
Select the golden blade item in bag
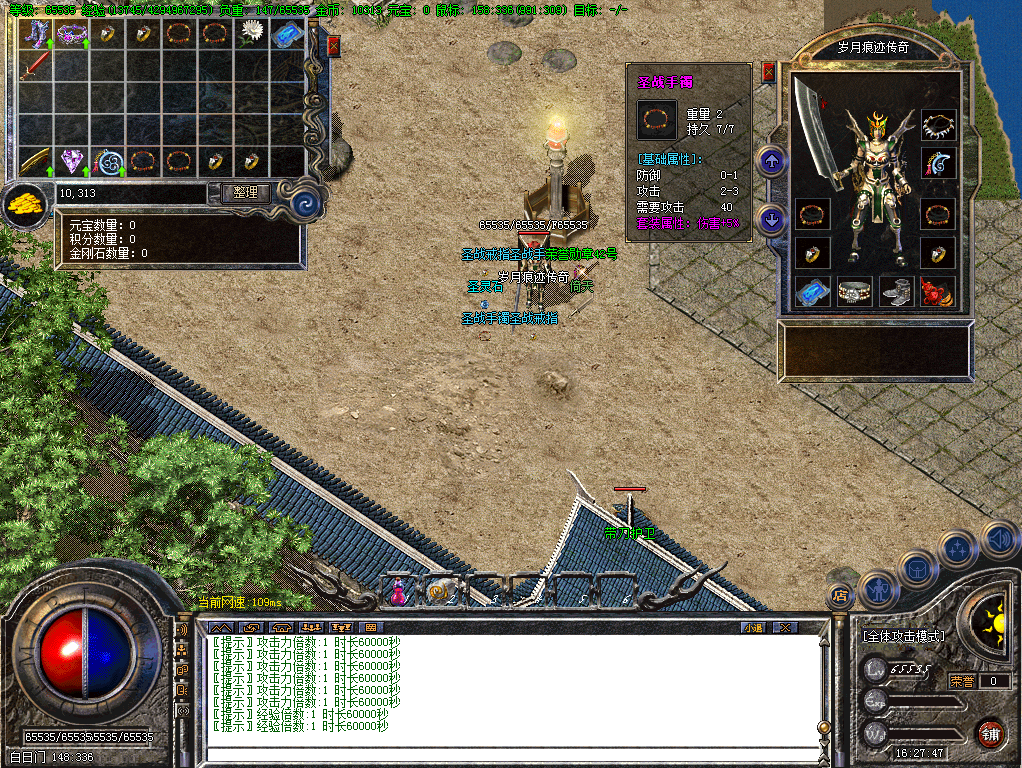(36, 160)
